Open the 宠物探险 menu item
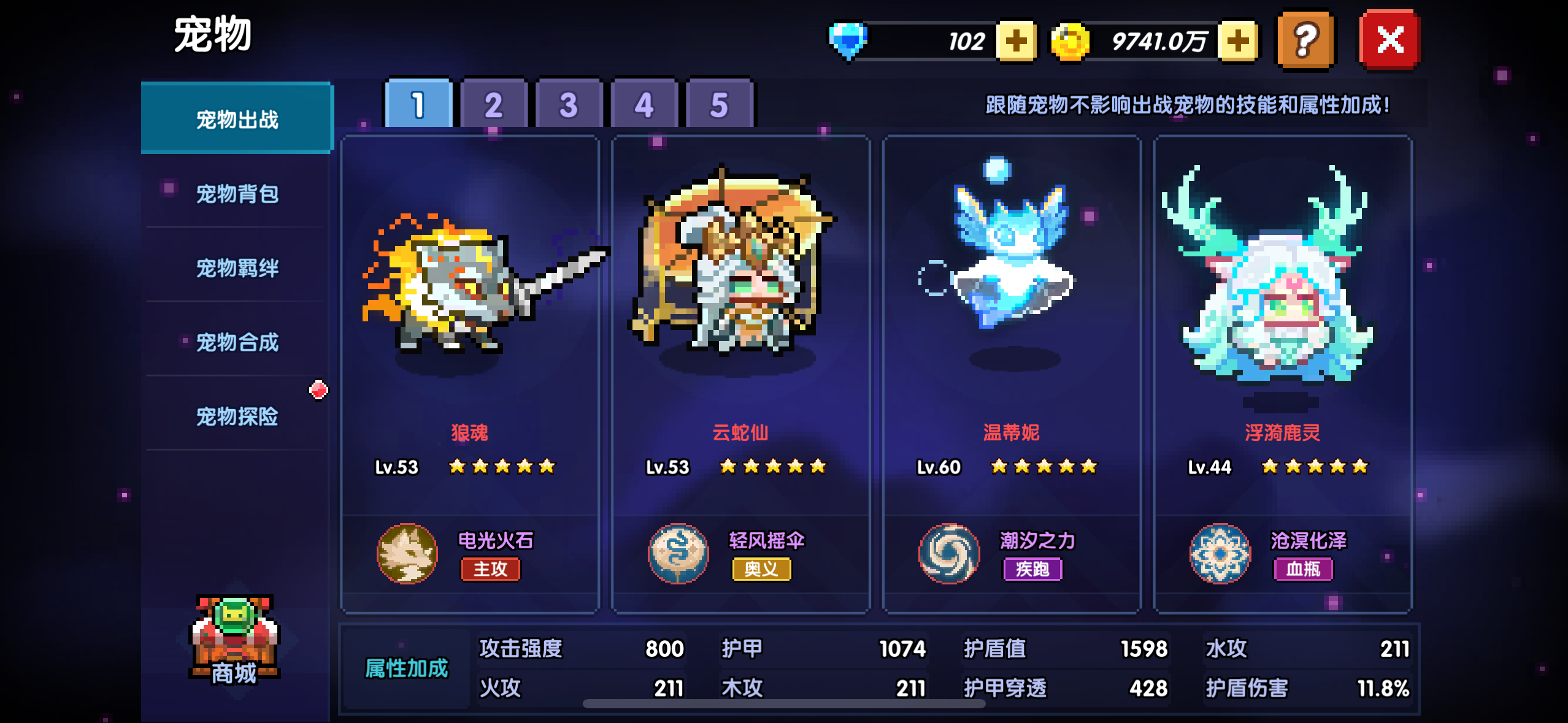 [236, 417]
